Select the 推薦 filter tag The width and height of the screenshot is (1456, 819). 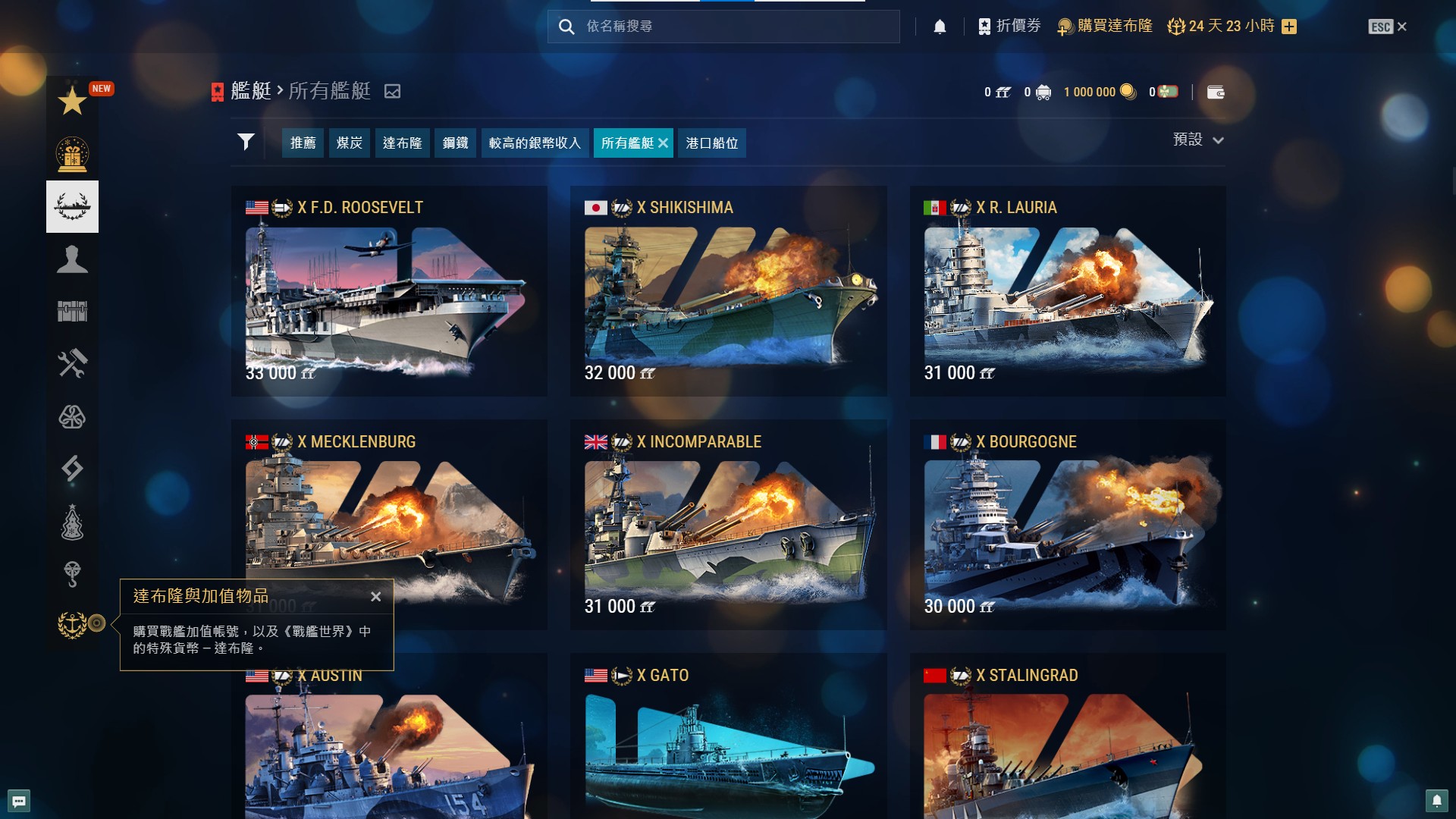303,143
